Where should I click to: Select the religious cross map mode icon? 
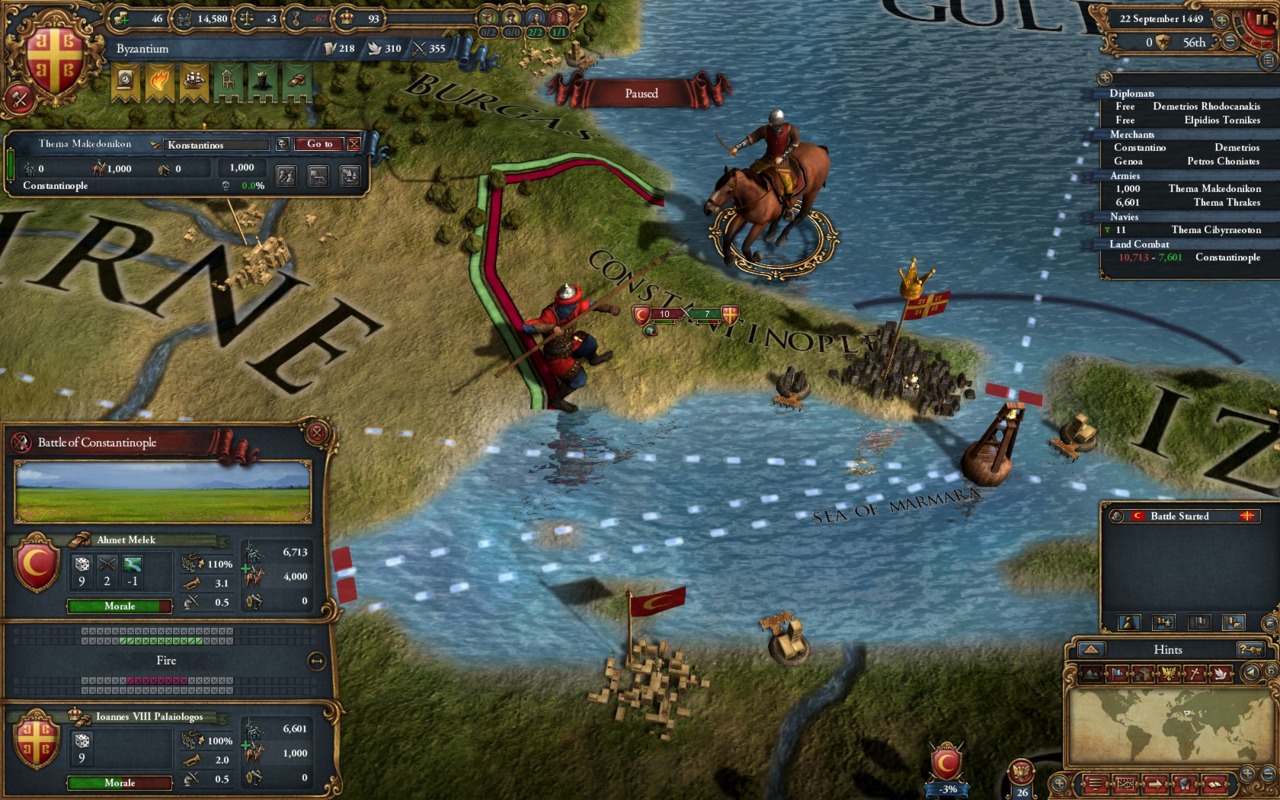point(1195,672)
